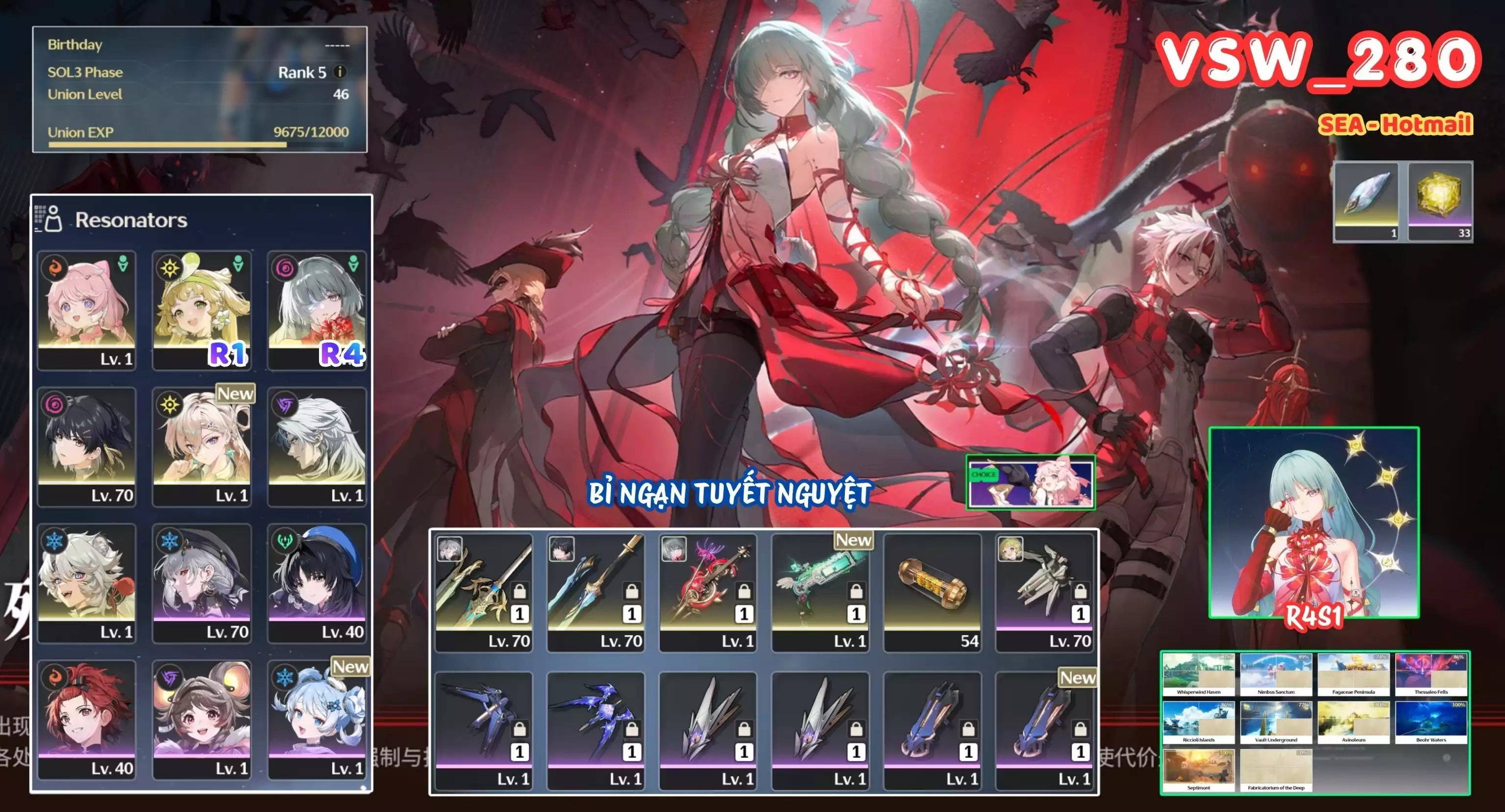
Task: Open the CHOICE banner thumbnail
Action: (1030, 483)
